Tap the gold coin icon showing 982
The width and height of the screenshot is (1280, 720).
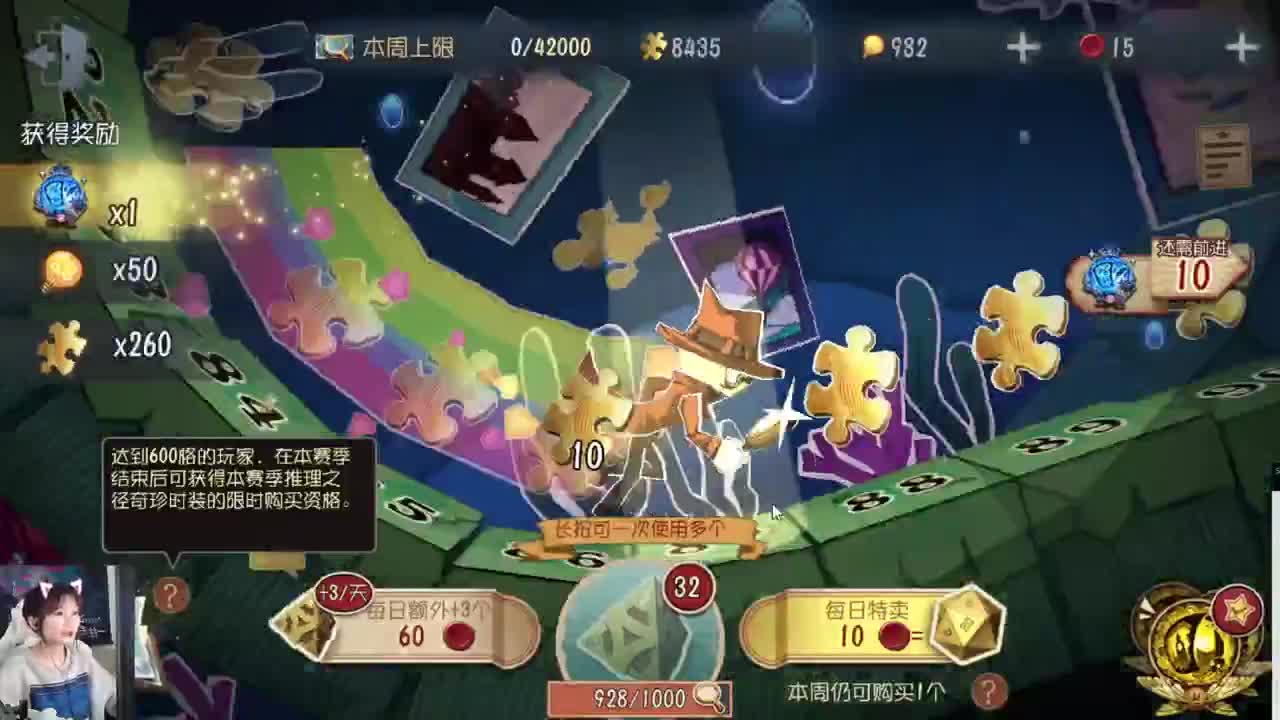click(876, 47)
